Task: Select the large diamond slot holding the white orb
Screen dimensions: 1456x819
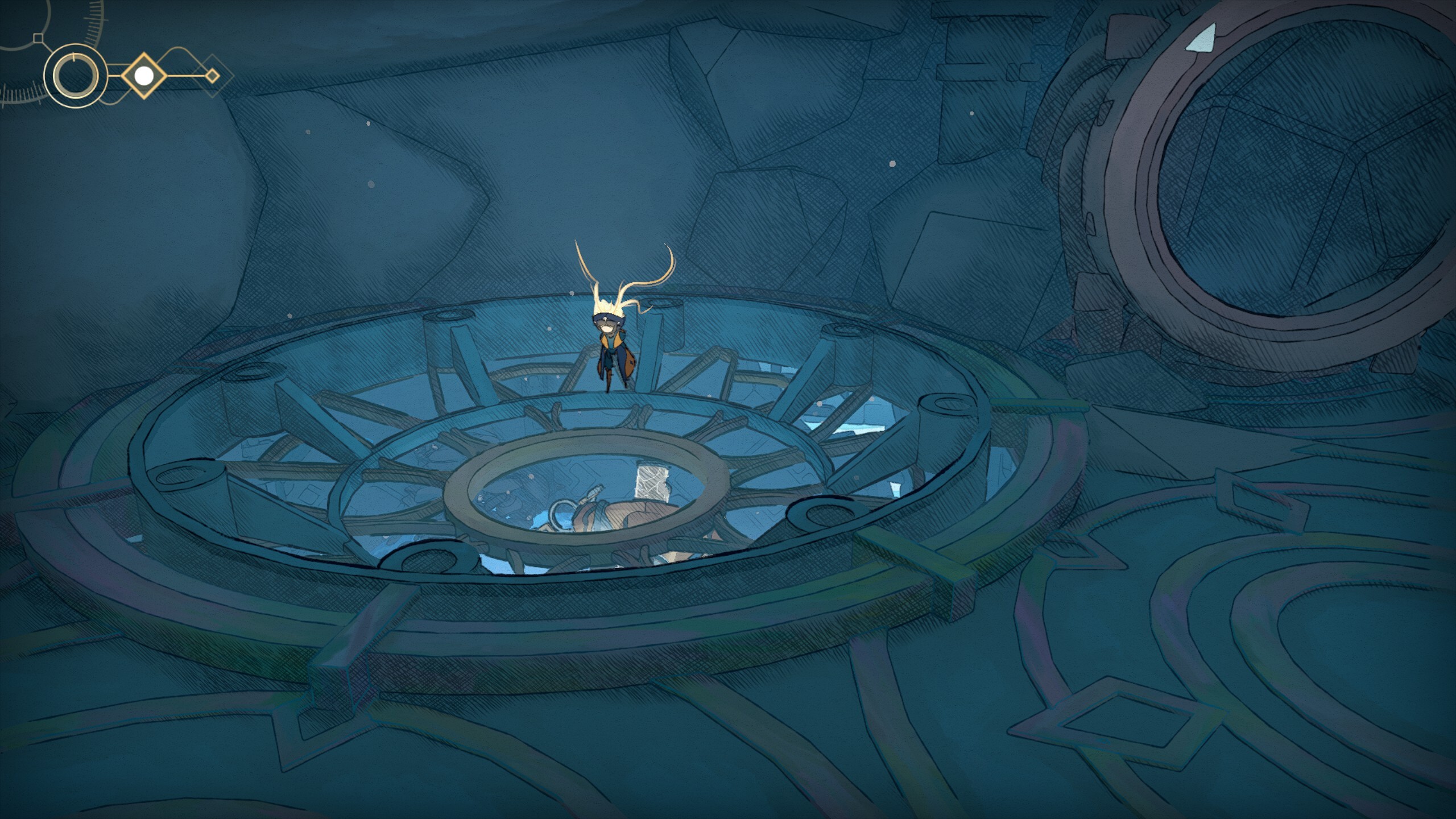Action: (144, 75)
